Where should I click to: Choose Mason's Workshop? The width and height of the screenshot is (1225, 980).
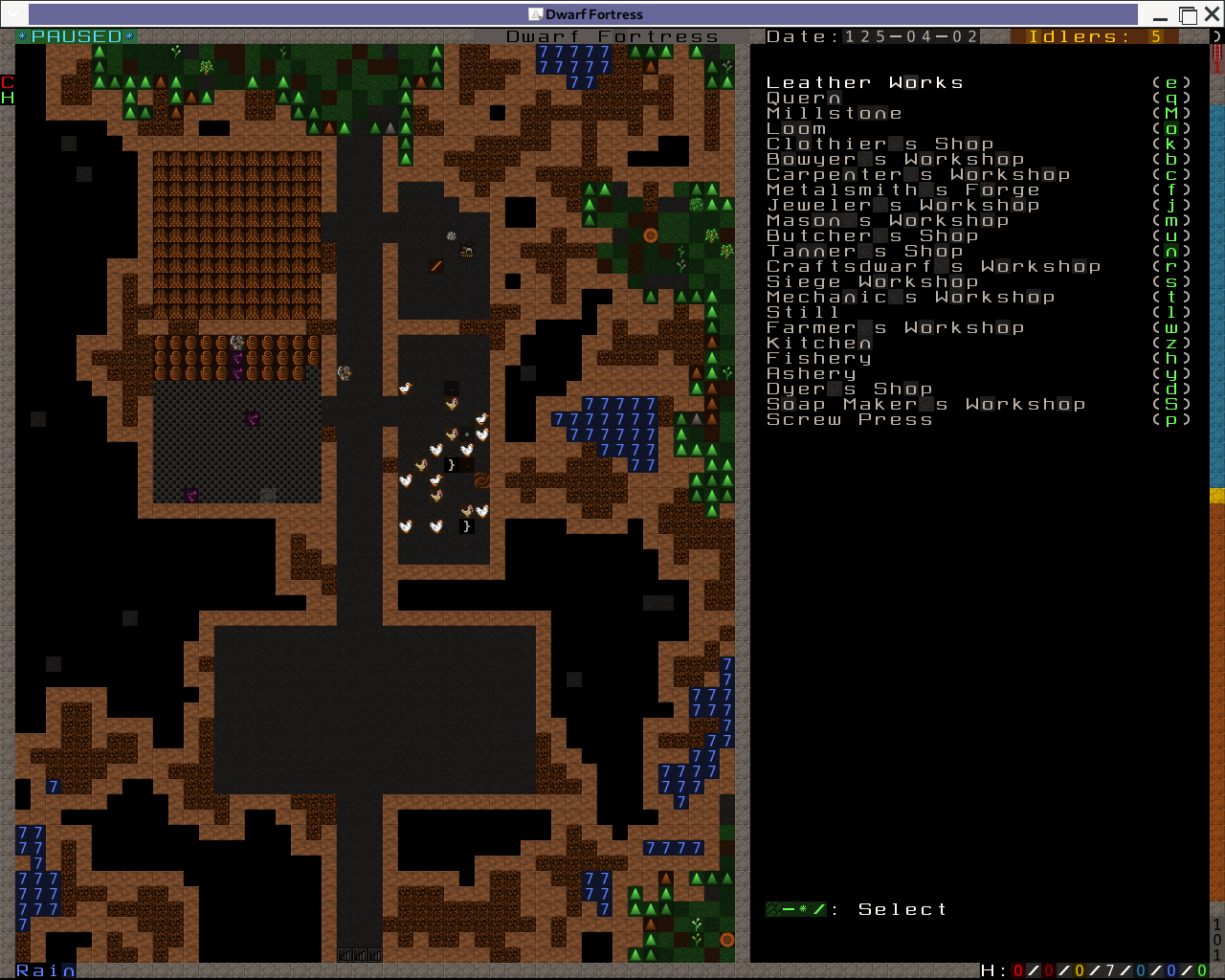pos(887,221)
